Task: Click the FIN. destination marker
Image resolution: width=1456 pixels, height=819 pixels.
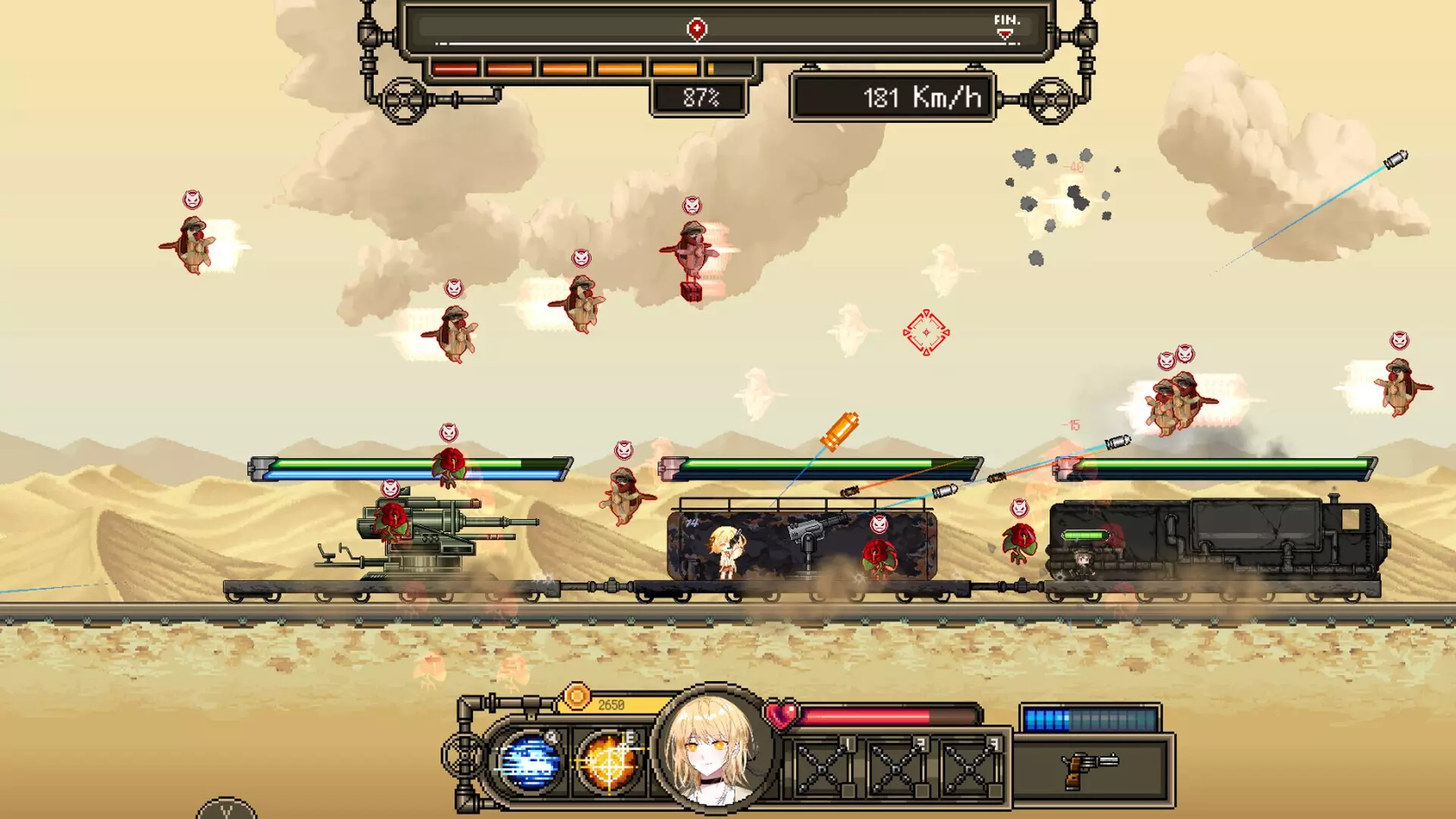Action: pos(1006,27)
